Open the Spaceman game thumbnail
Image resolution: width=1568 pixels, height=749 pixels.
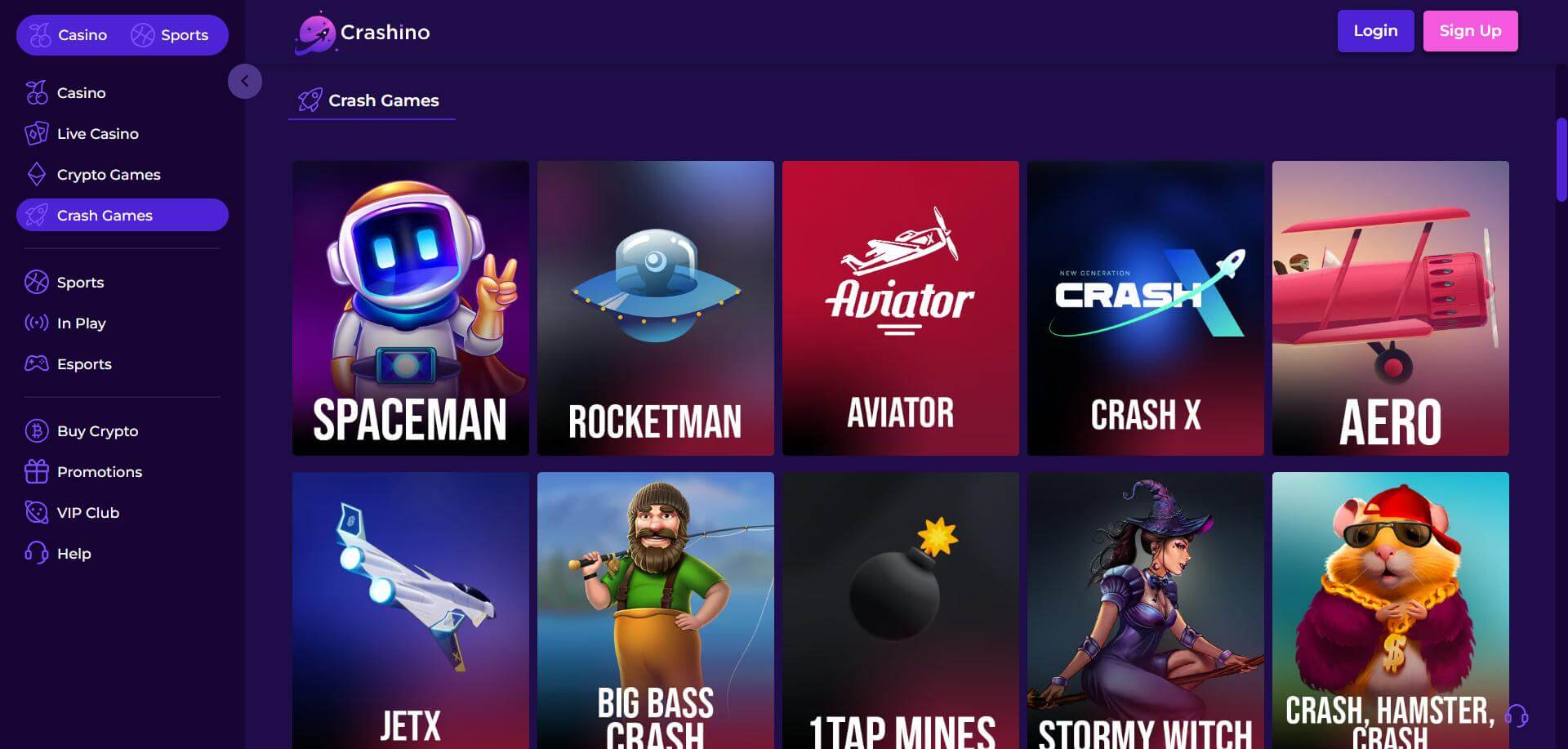[410, 308]
